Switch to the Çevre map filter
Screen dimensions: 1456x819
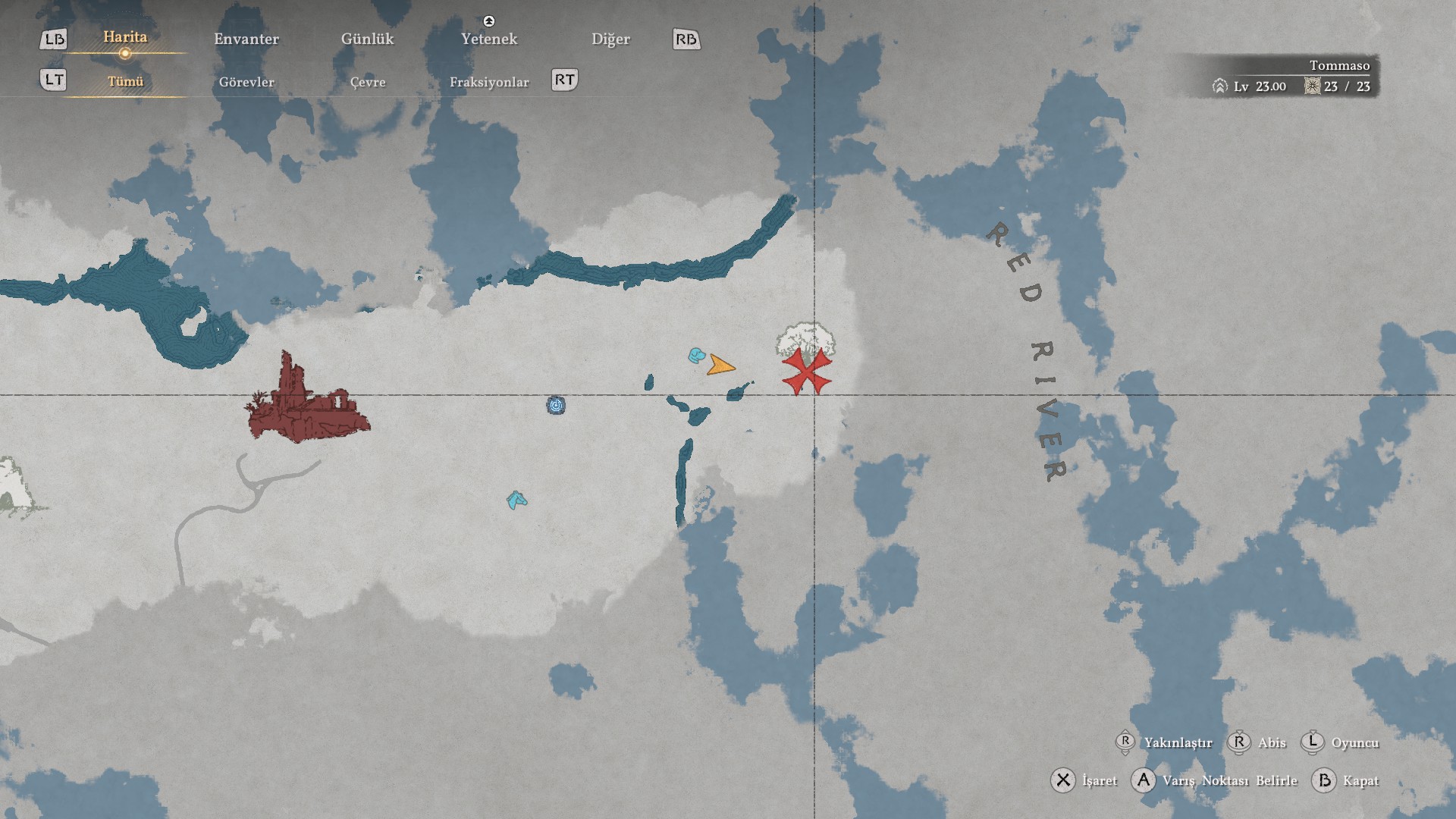coord(368,82)
